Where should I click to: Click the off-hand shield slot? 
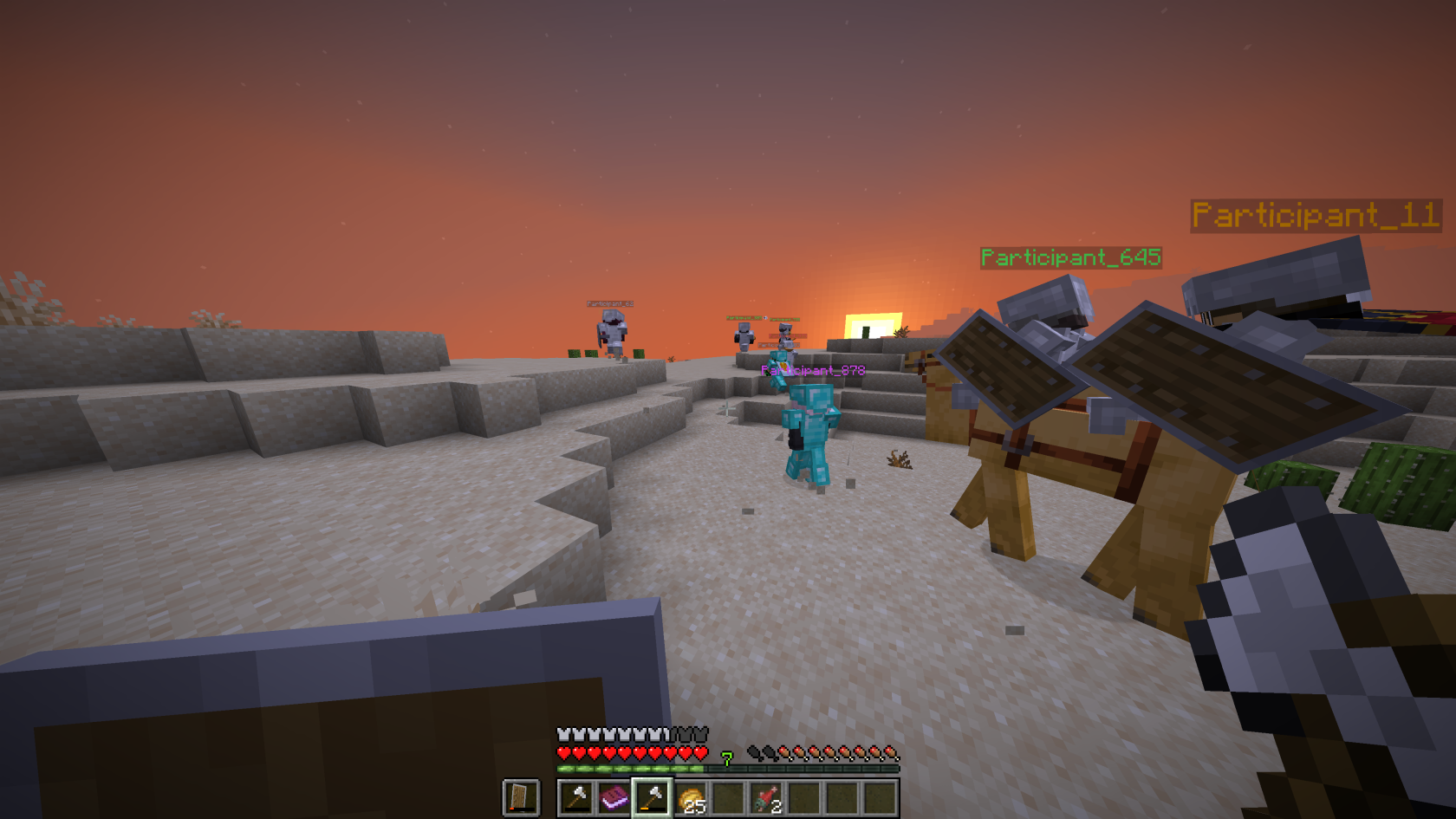click(521, 797)
